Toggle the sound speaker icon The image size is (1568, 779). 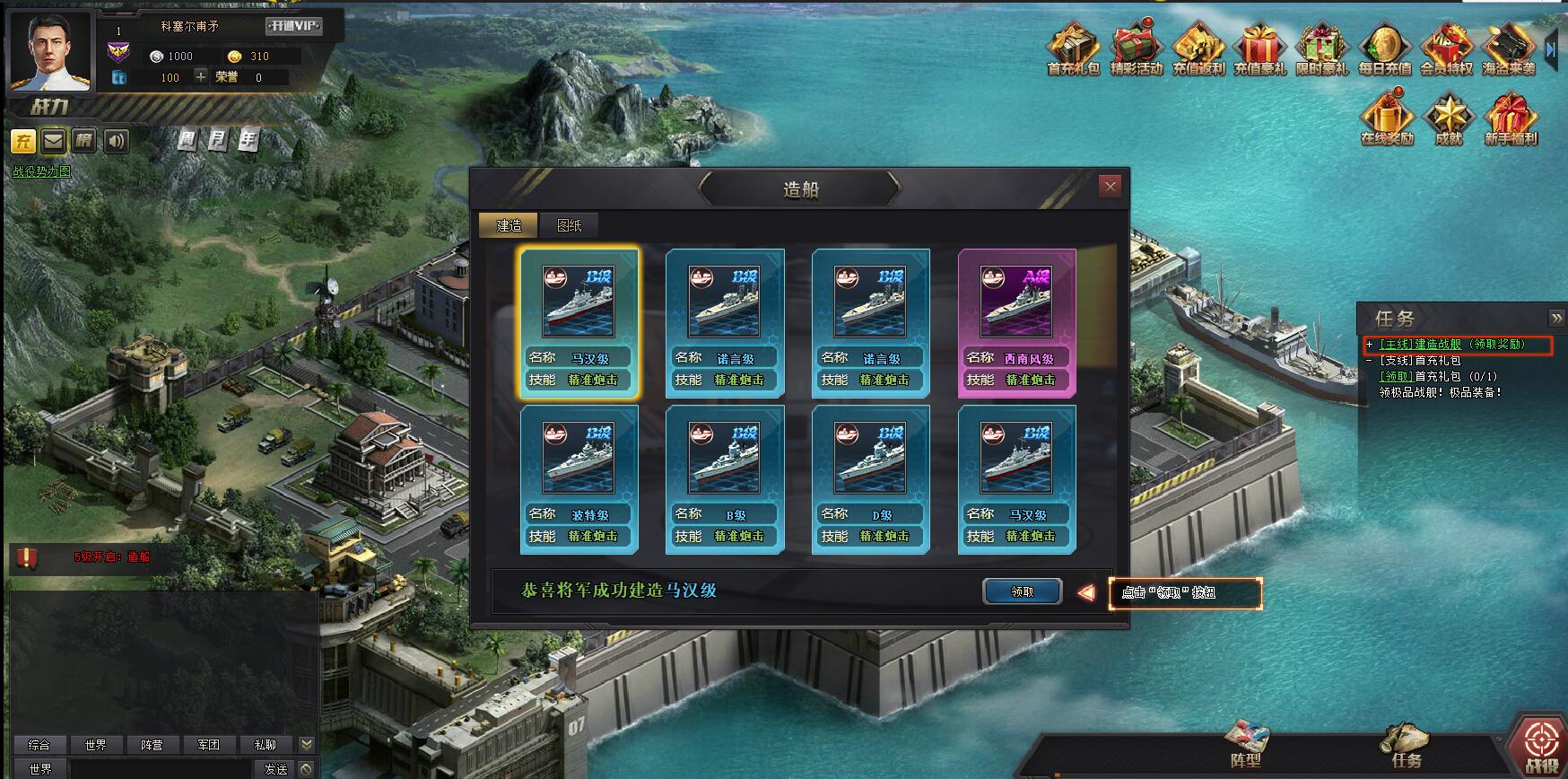pyautogui.click(x=116, y=141)
